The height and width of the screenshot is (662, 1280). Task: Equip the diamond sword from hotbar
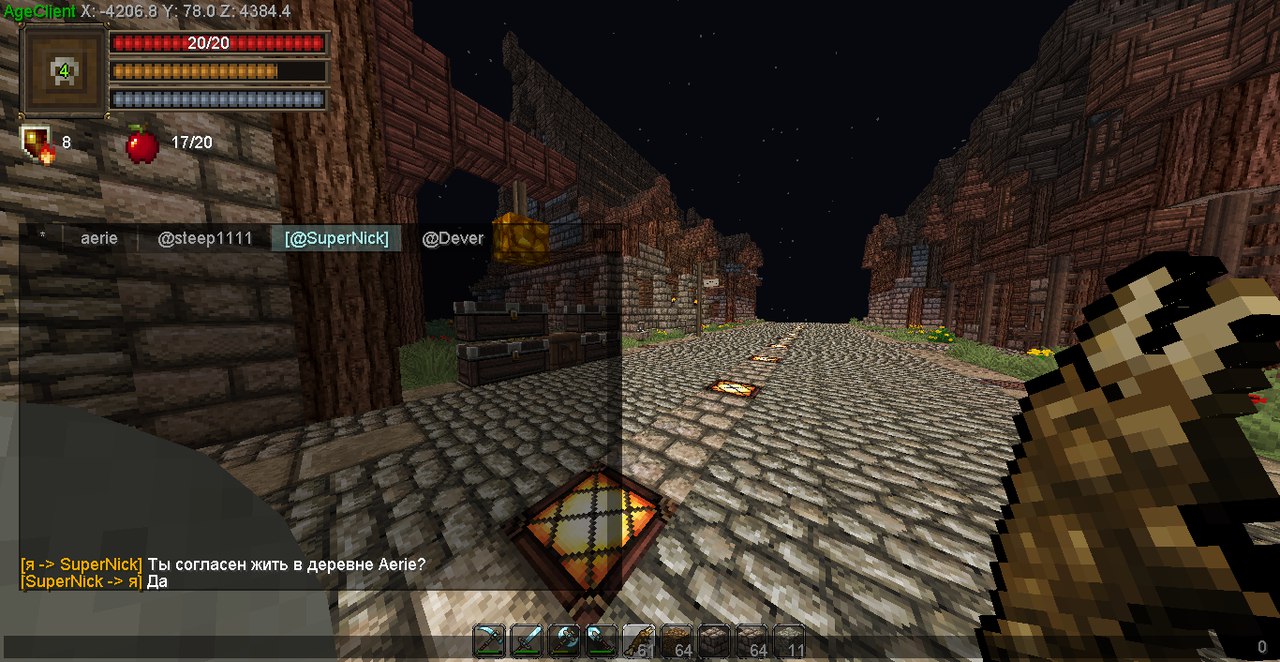pyautogui.click(x=526, y=641)
